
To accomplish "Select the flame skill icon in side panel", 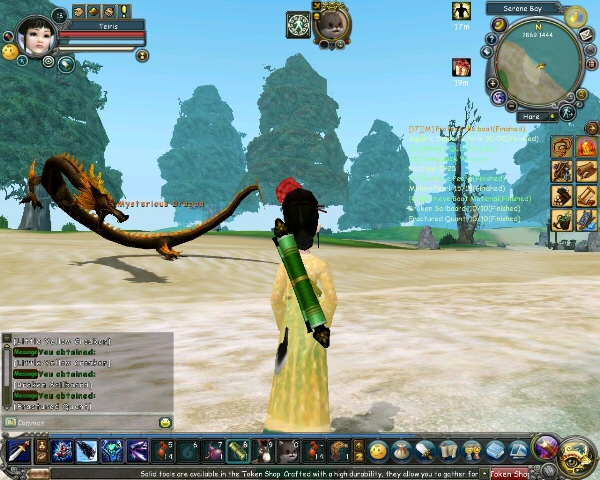I will coord(586,148).
